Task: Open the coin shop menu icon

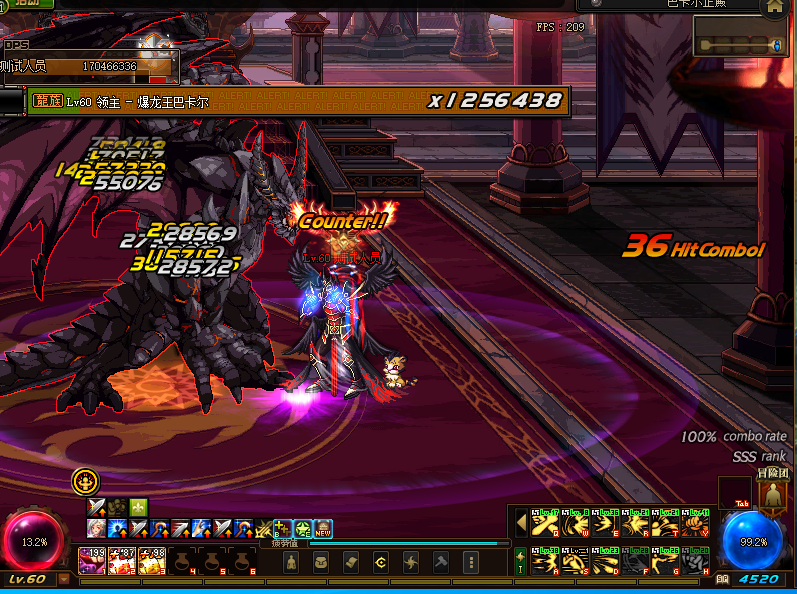Action: [381, 562]
